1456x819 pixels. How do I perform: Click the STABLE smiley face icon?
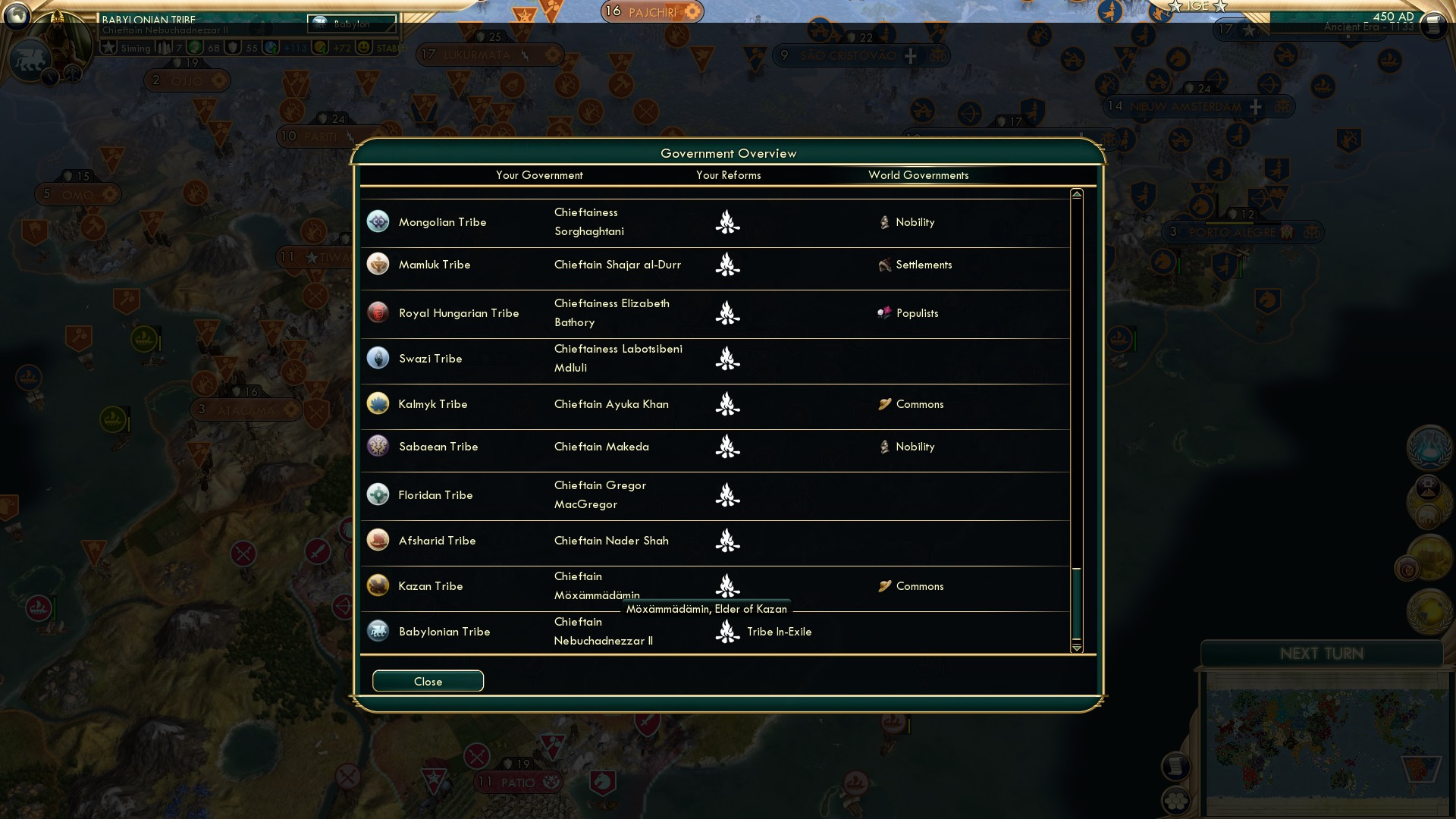(x=365, y=47)
